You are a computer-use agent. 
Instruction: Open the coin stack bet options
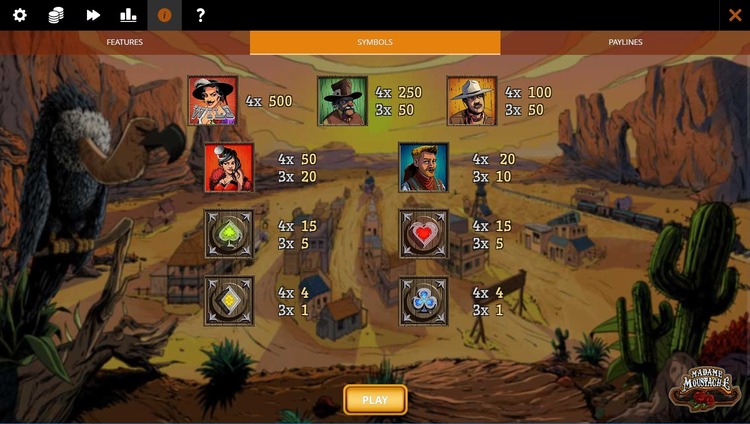pyautogui.click(x=56, y=15)
